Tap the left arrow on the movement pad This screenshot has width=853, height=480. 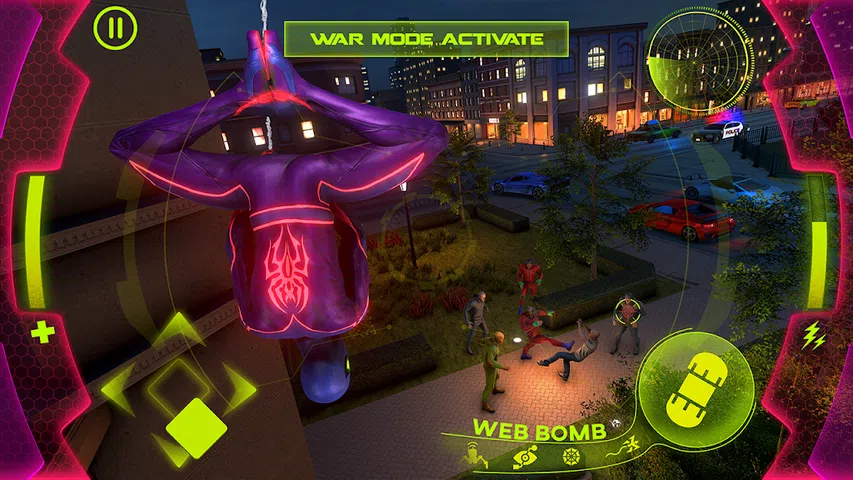point(119,389)
